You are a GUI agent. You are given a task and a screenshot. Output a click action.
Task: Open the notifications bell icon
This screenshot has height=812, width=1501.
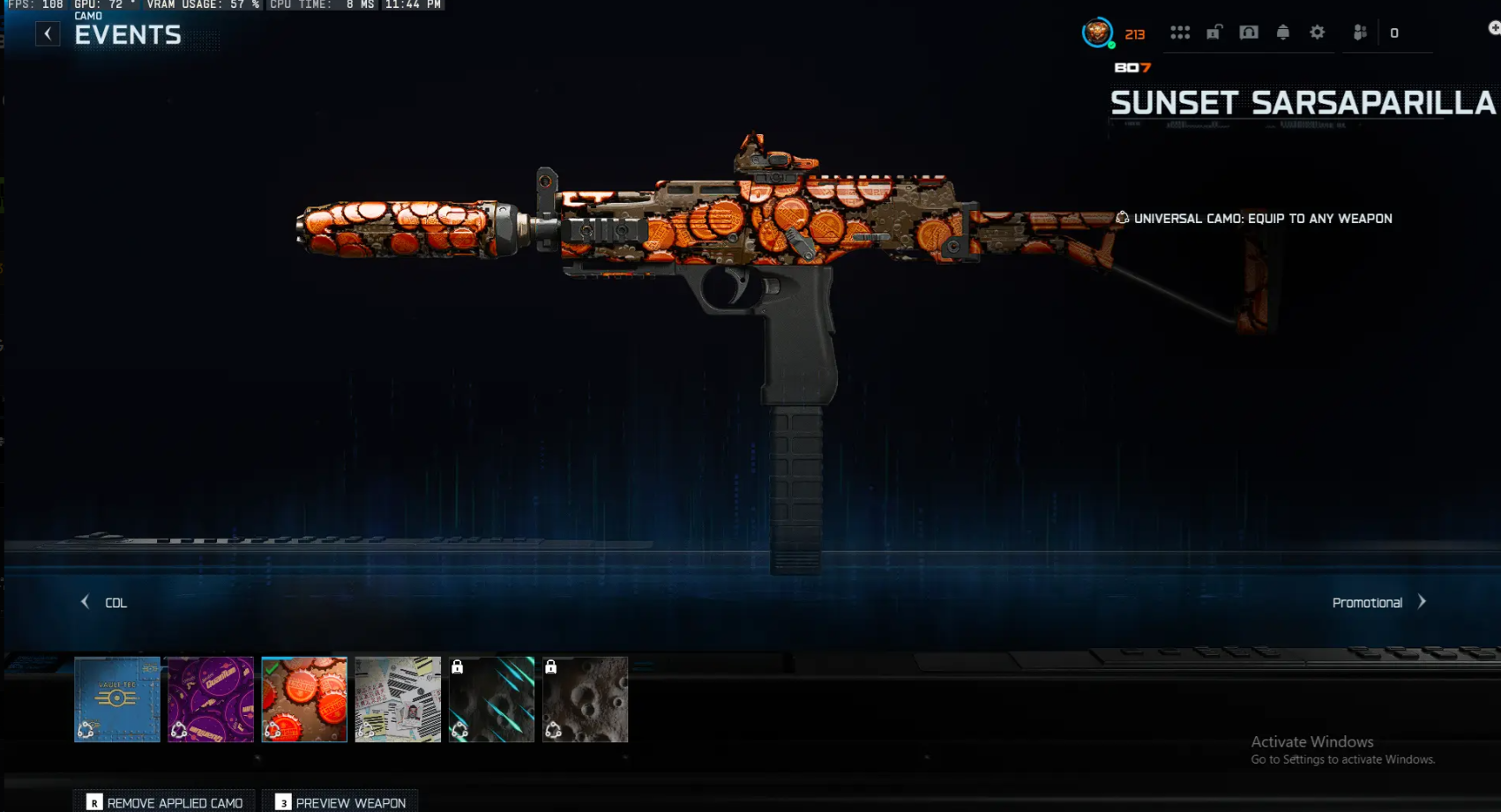click(1282, 32)
